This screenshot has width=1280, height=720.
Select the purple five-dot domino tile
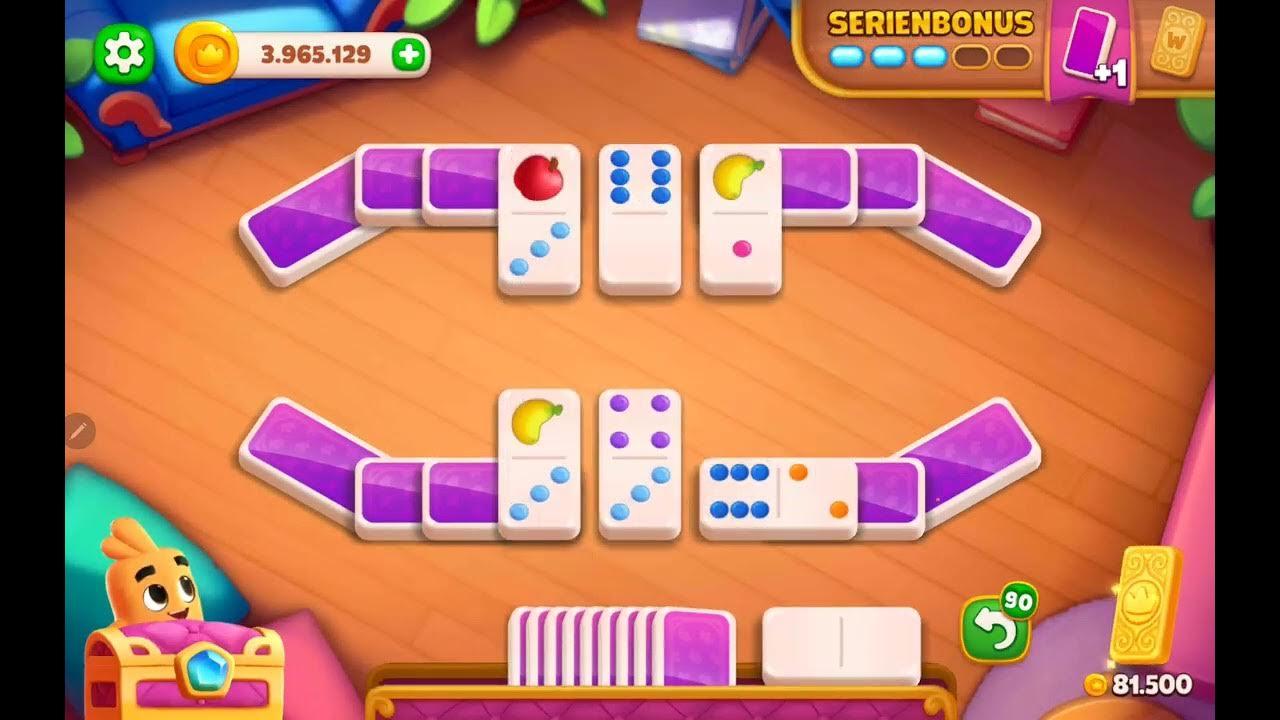[640, 460]
